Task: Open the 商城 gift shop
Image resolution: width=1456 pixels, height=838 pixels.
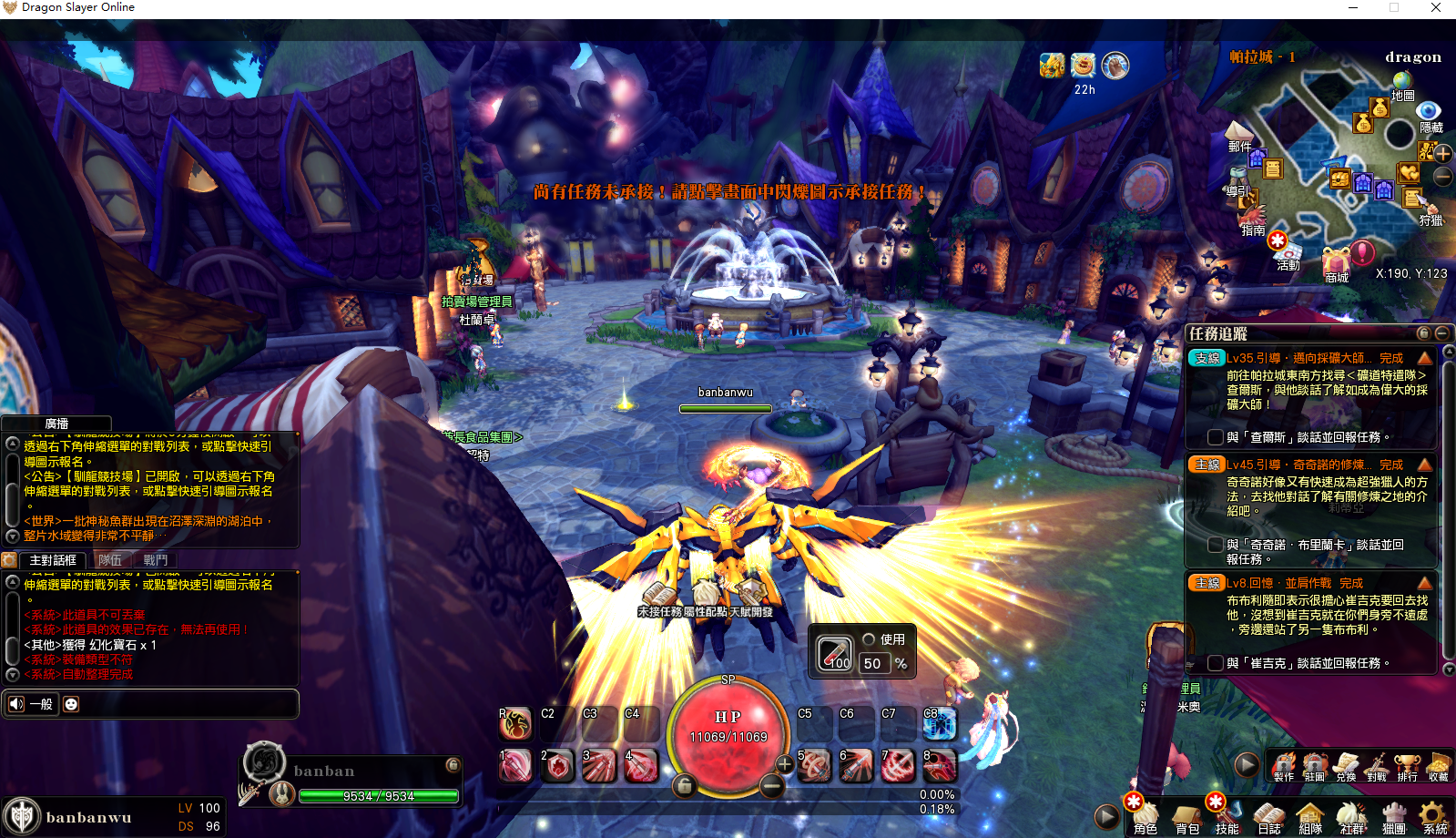Action: [1338, 263]
